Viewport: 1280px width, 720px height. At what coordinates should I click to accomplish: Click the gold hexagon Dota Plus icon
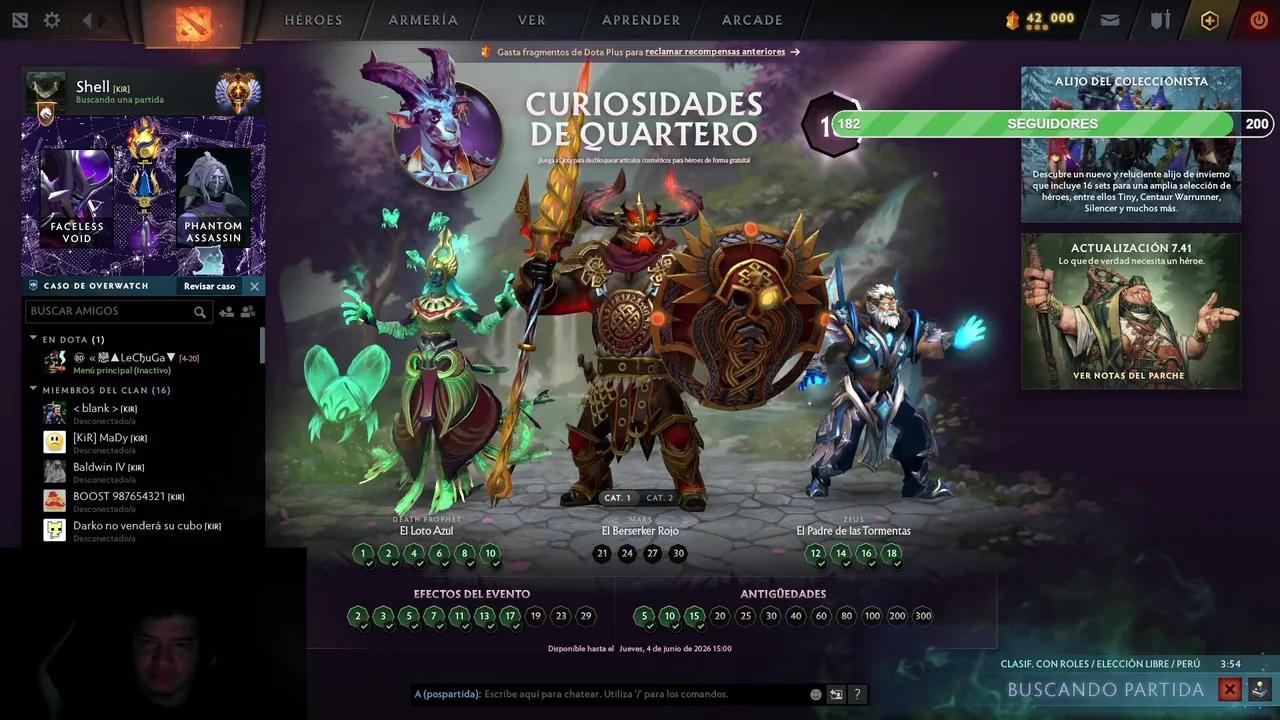(1209, 19)
